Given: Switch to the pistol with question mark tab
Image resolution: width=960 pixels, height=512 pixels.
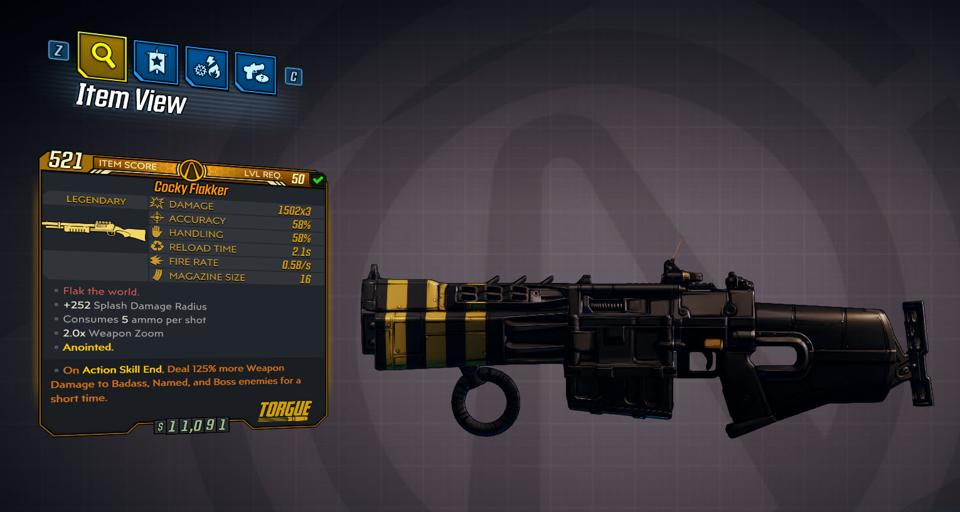Looking at the screenshot, I should (255, 72).
